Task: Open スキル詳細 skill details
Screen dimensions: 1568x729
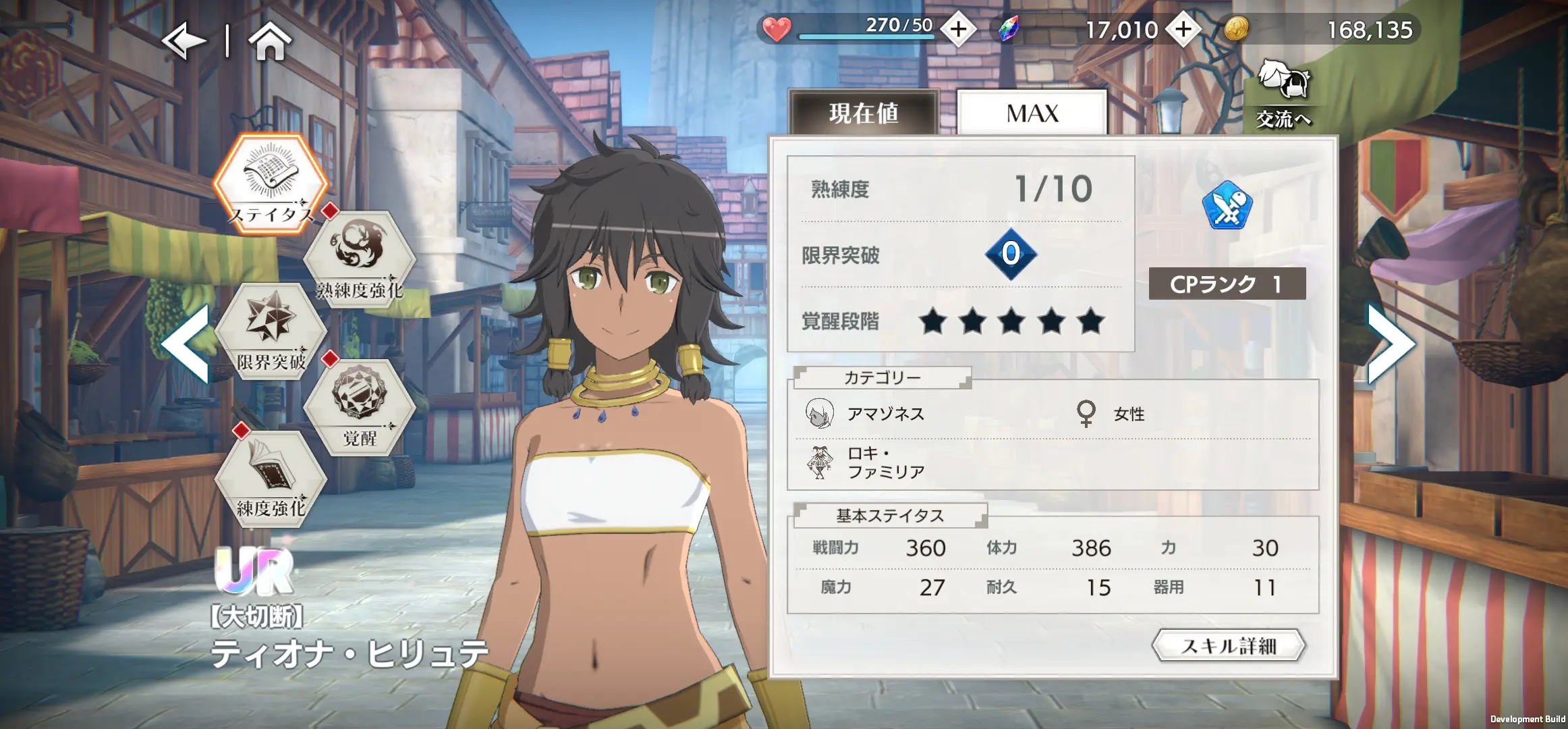Action: [x=1229, y=646]
